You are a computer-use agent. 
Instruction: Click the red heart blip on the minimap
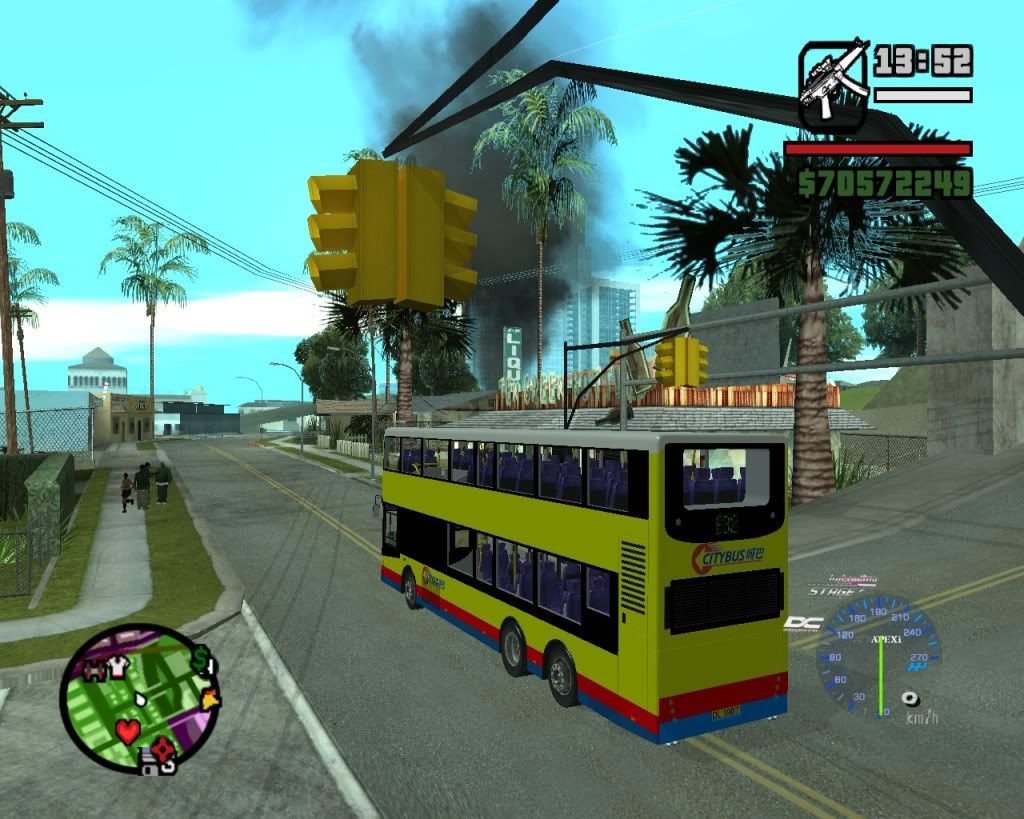click(x=128, y=731)
